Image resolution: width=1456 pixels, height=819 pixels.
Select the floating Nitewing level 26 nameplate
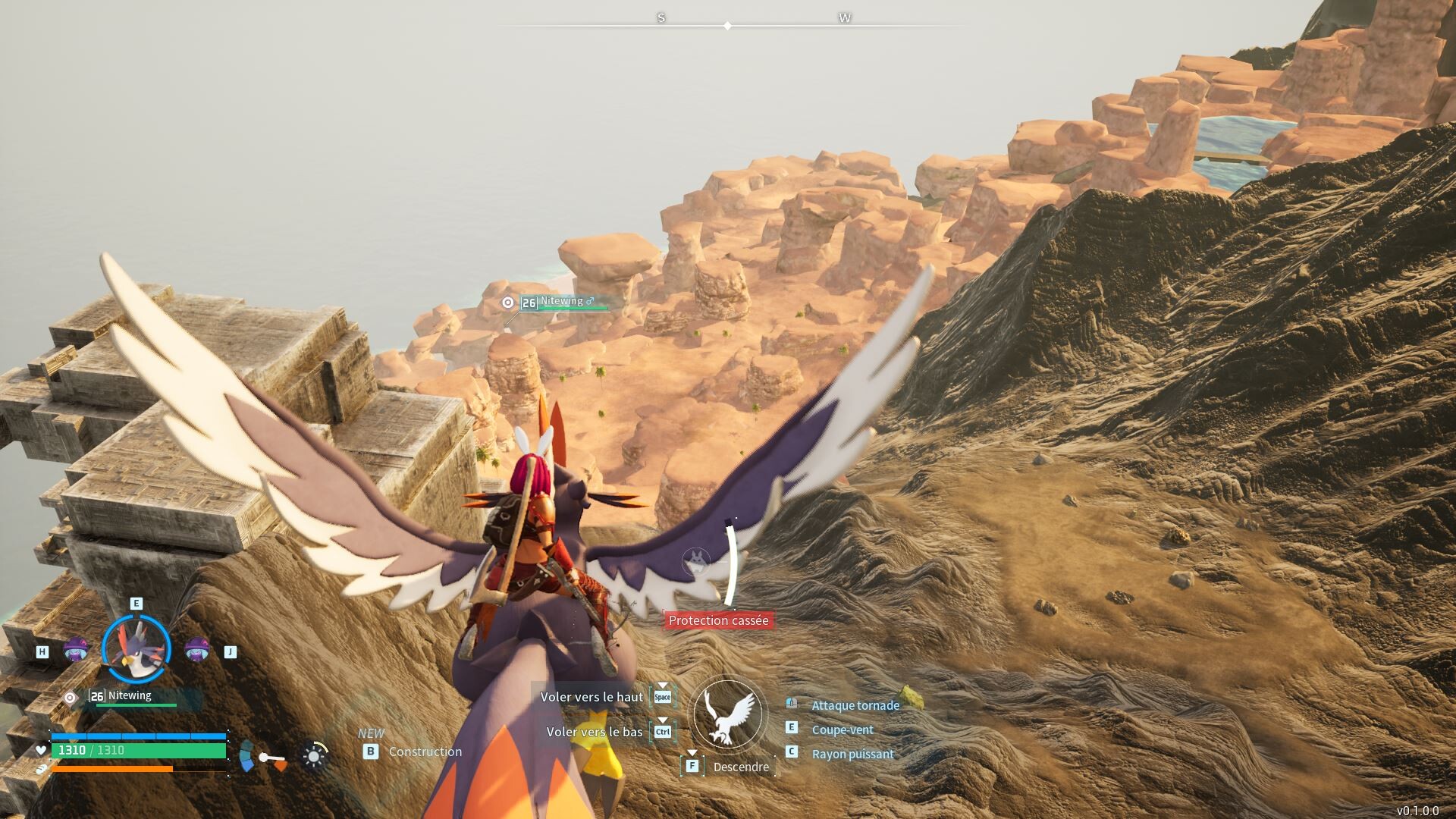point(561,302)
